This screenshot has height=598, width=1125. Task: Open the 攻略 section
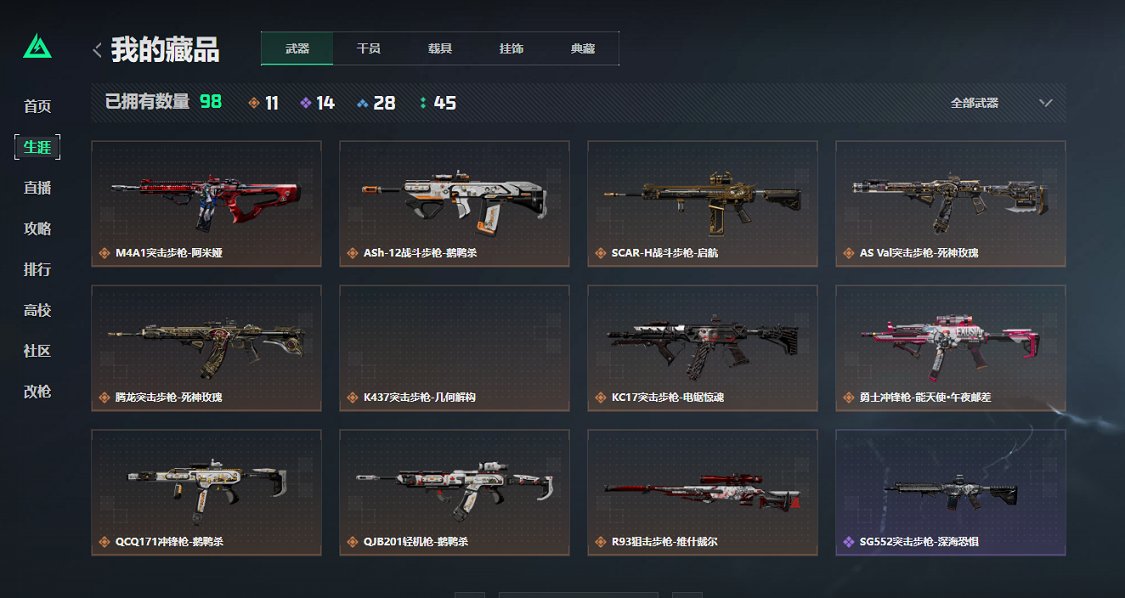38,229
